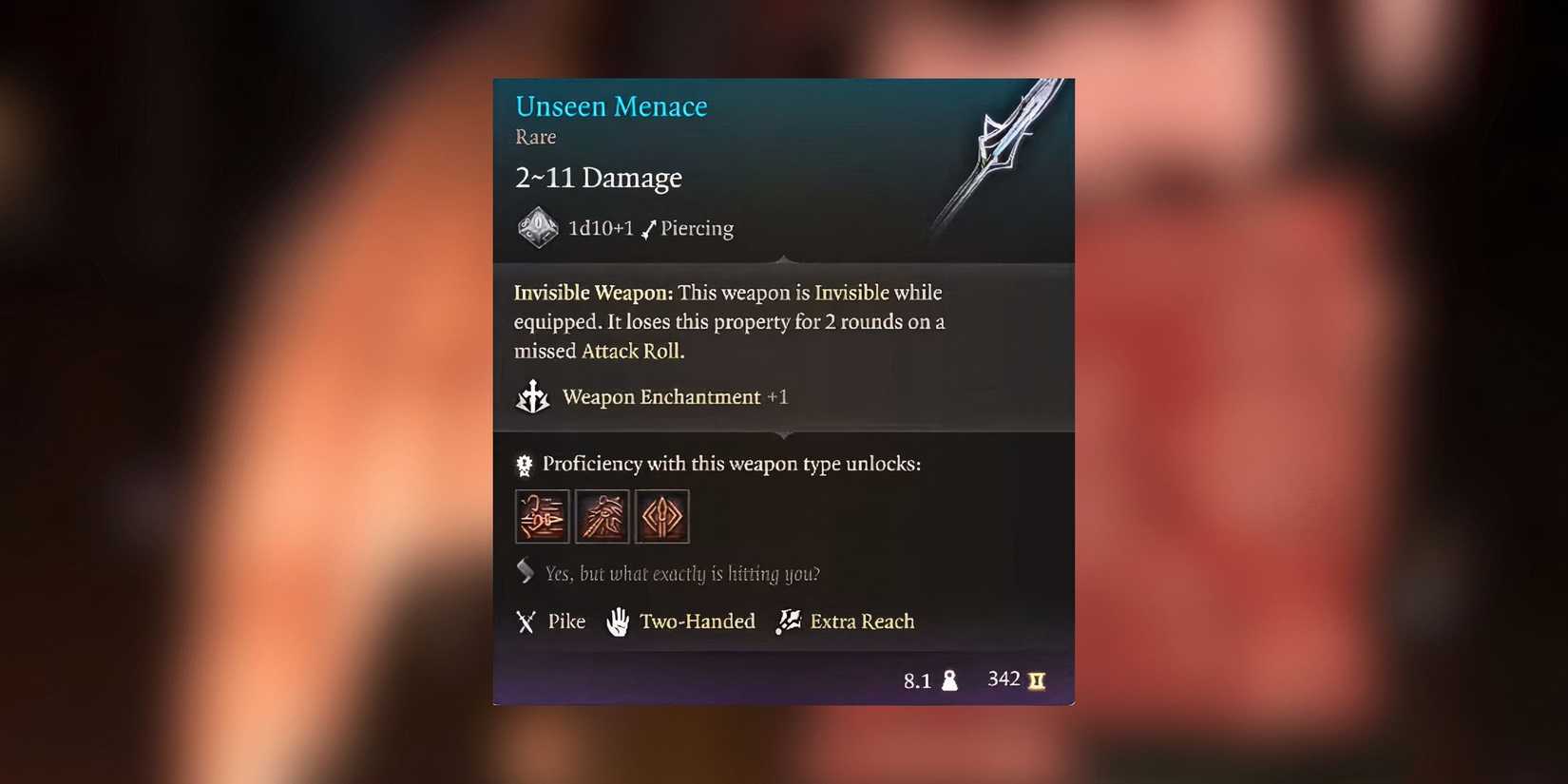The height and width of the screenshot is (784, 1568).
Task: Expand the divider above the proficiency section
Action: 783,434
